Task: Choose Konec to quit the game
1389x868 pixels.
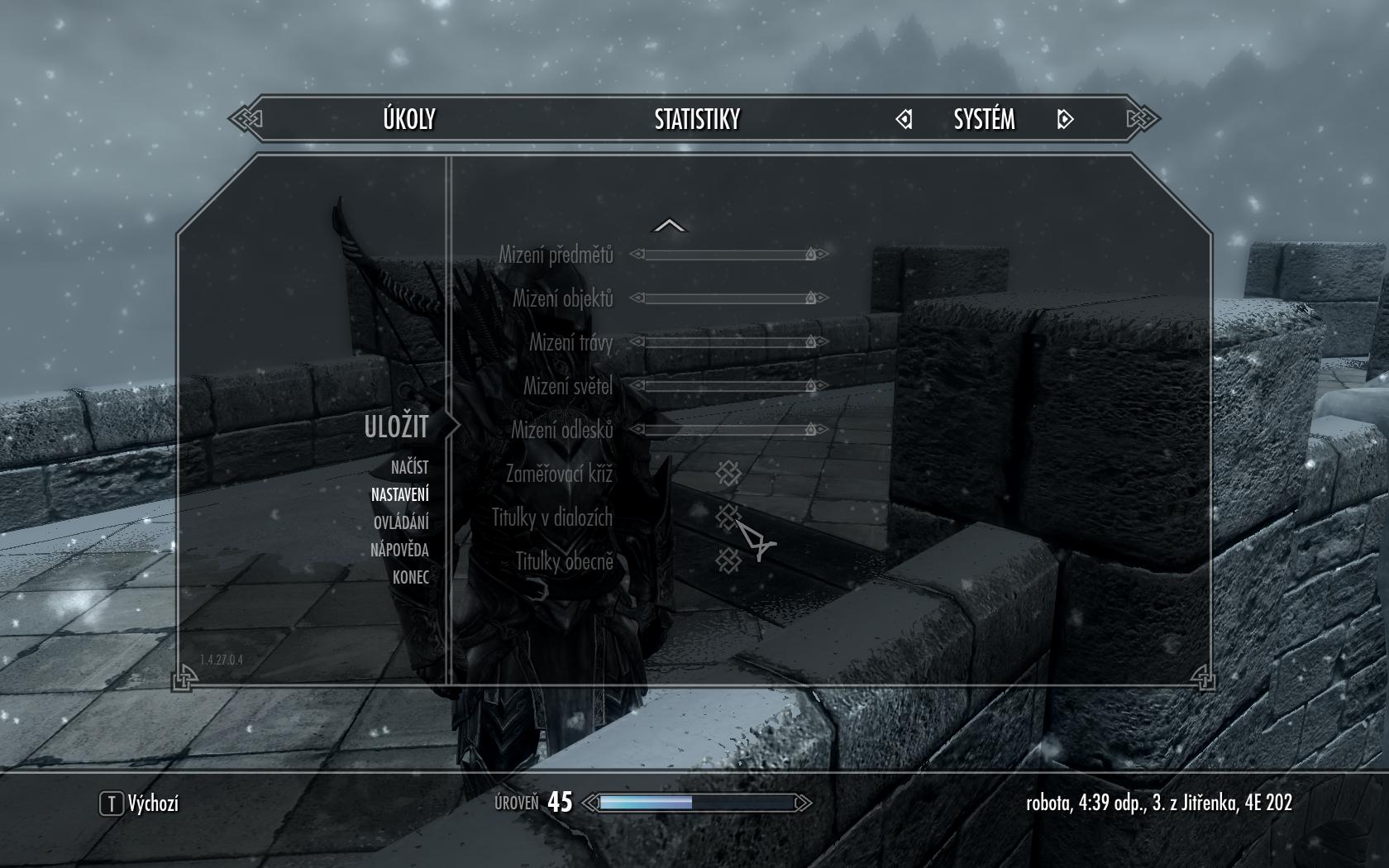Action: click(410, 577)
